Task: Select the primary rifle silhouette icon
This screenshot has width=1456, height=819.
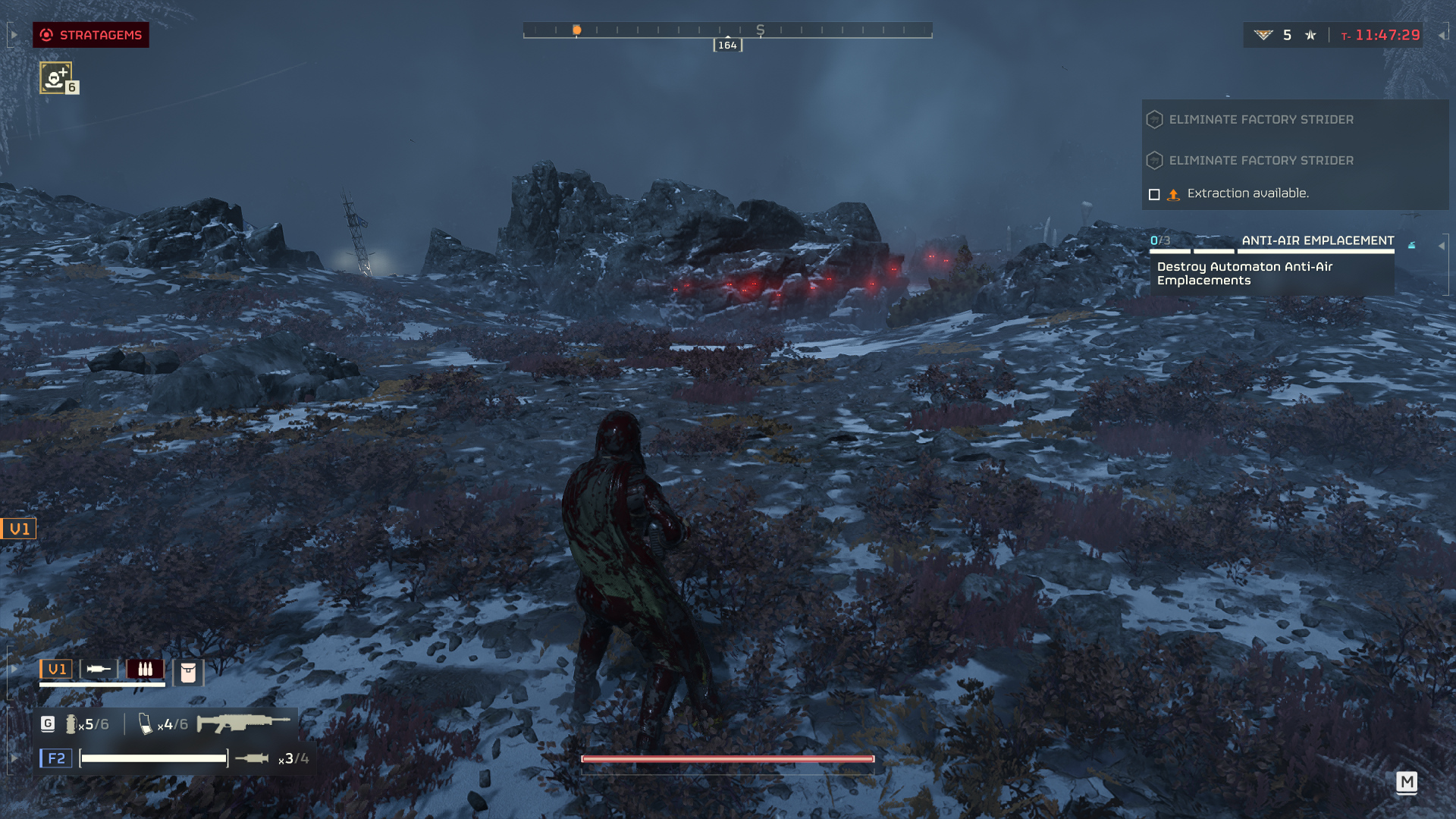Action: click(243, 723)
